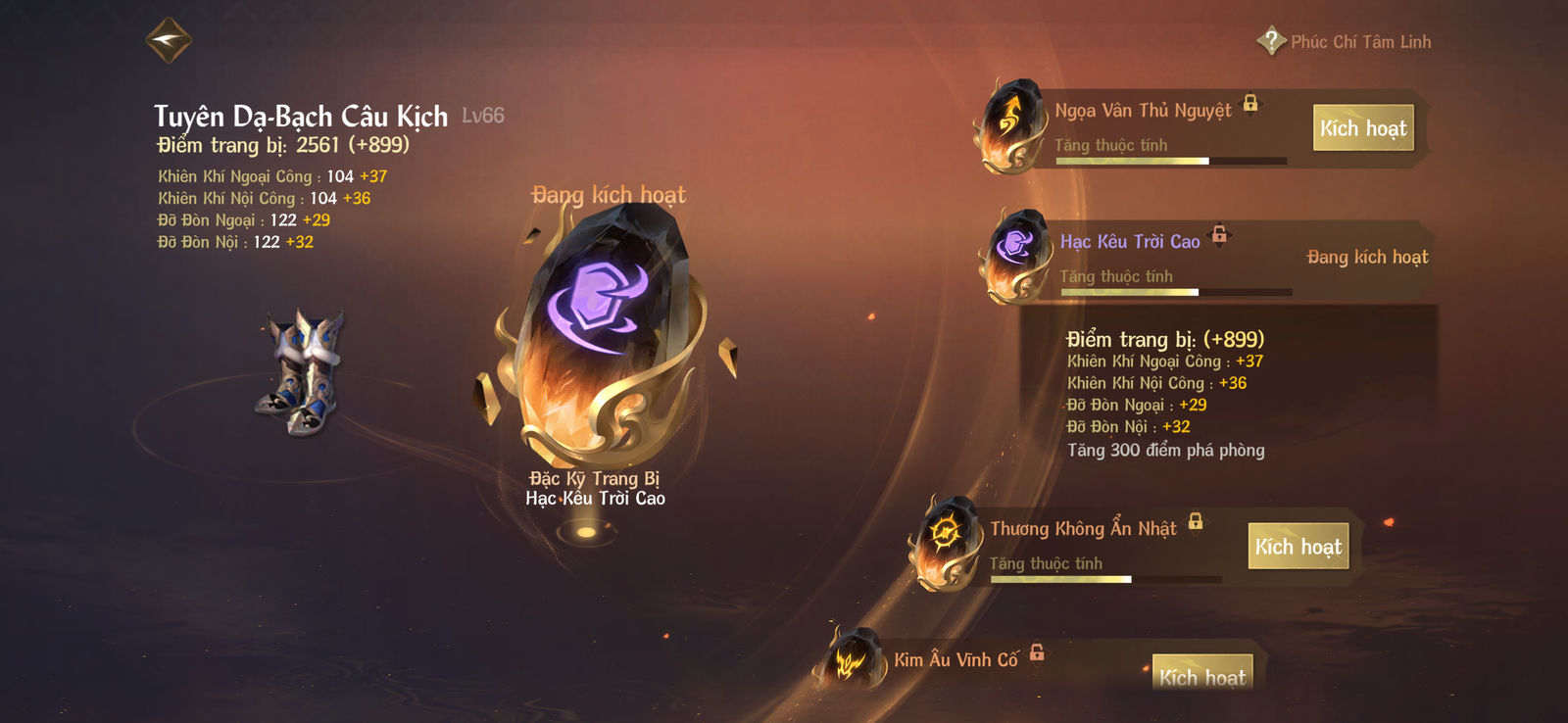
Task: Select the Thương Không Ẩn Nhật skill gem icon
Action: (x=947, y=538)
